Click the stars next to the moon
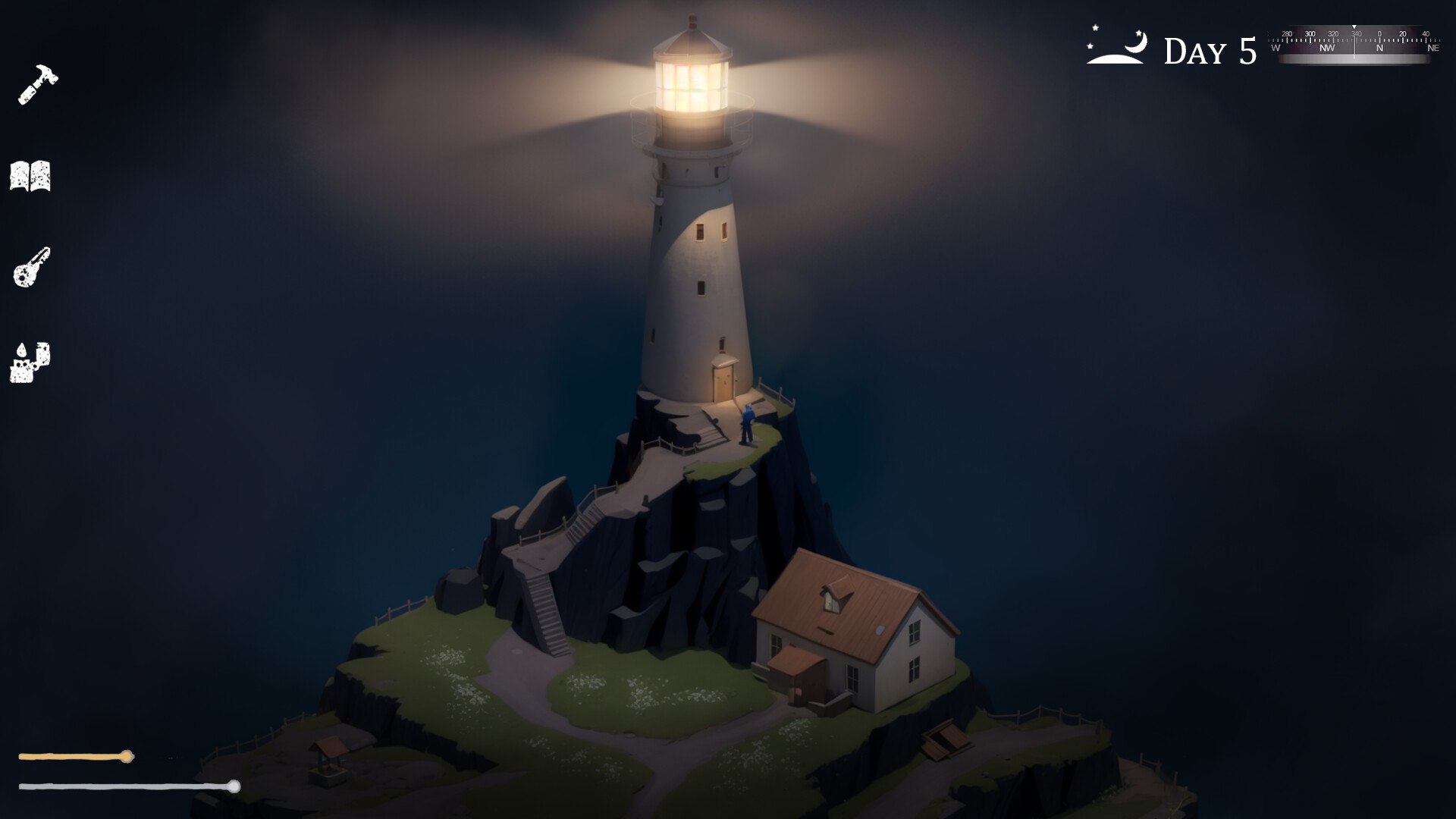Screen dimensions: 1456x819 (x=1094, y=30)
